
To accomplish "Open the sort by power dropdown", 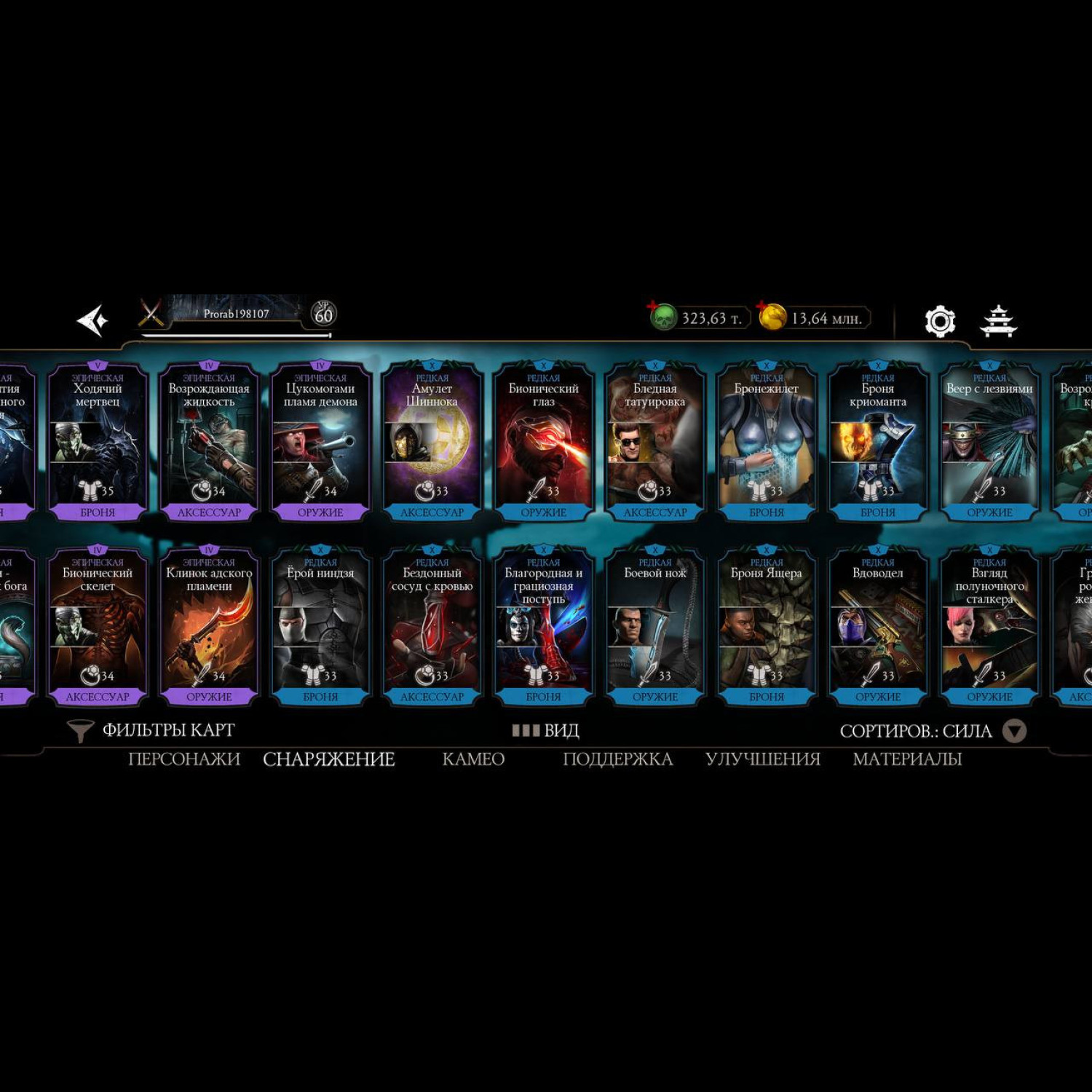I will click(x=1014, y=731).
